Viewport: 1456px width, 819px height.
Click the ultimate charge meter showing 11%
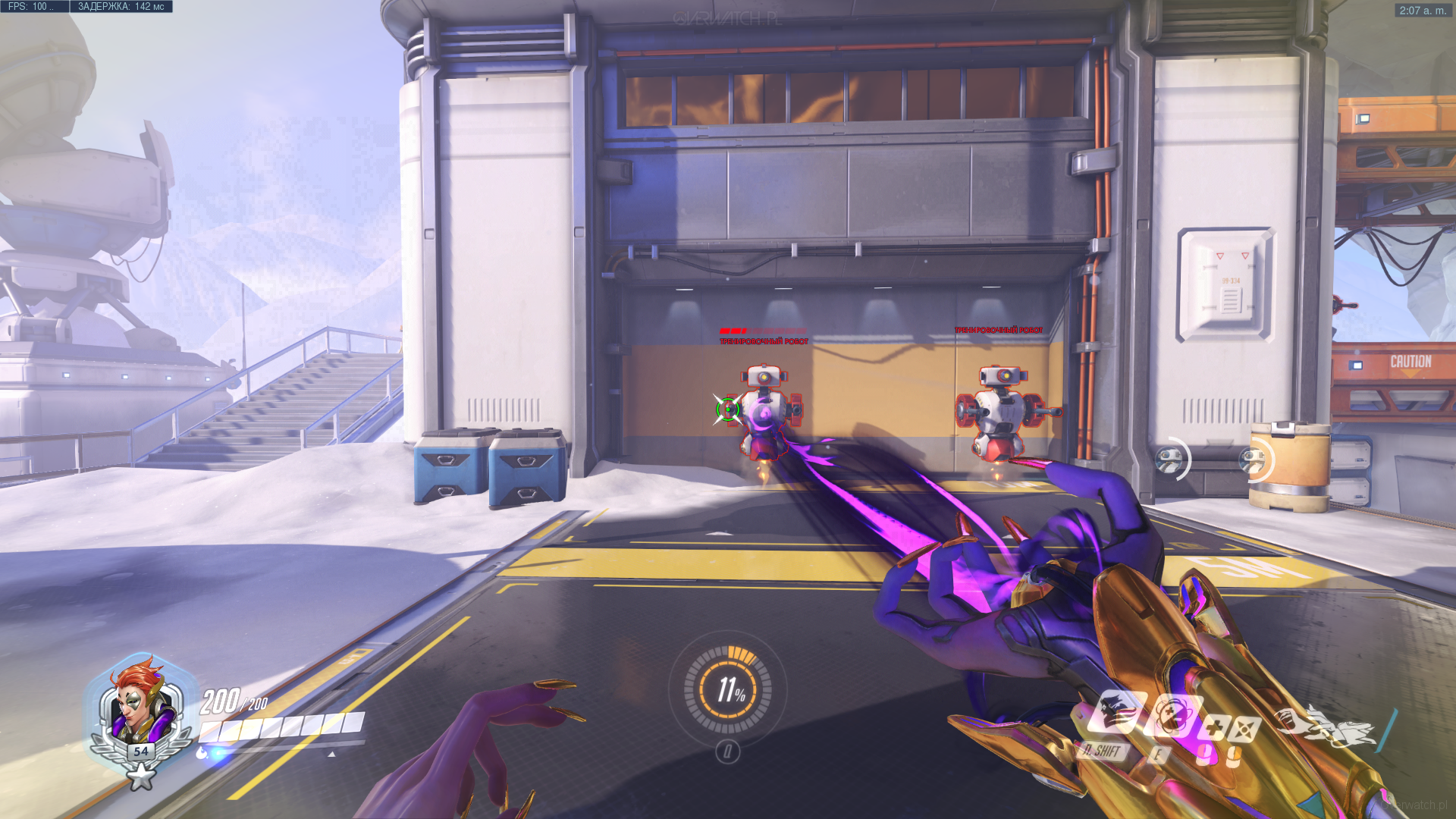(x=728, y=689)
